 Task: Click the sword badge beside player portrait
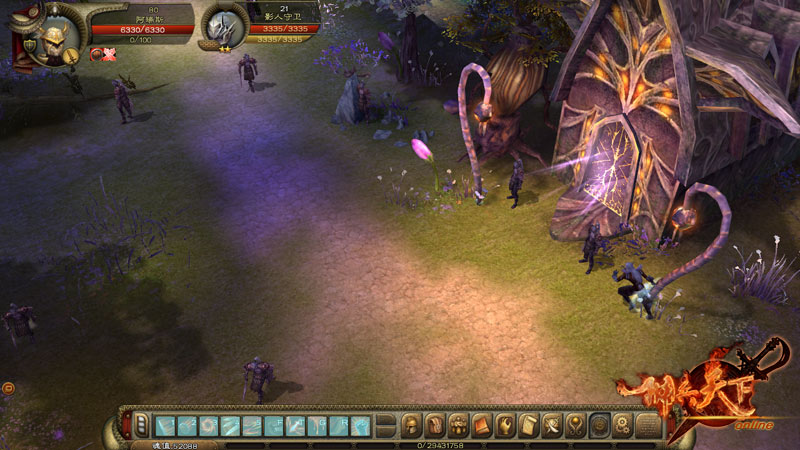click(73, 56)
